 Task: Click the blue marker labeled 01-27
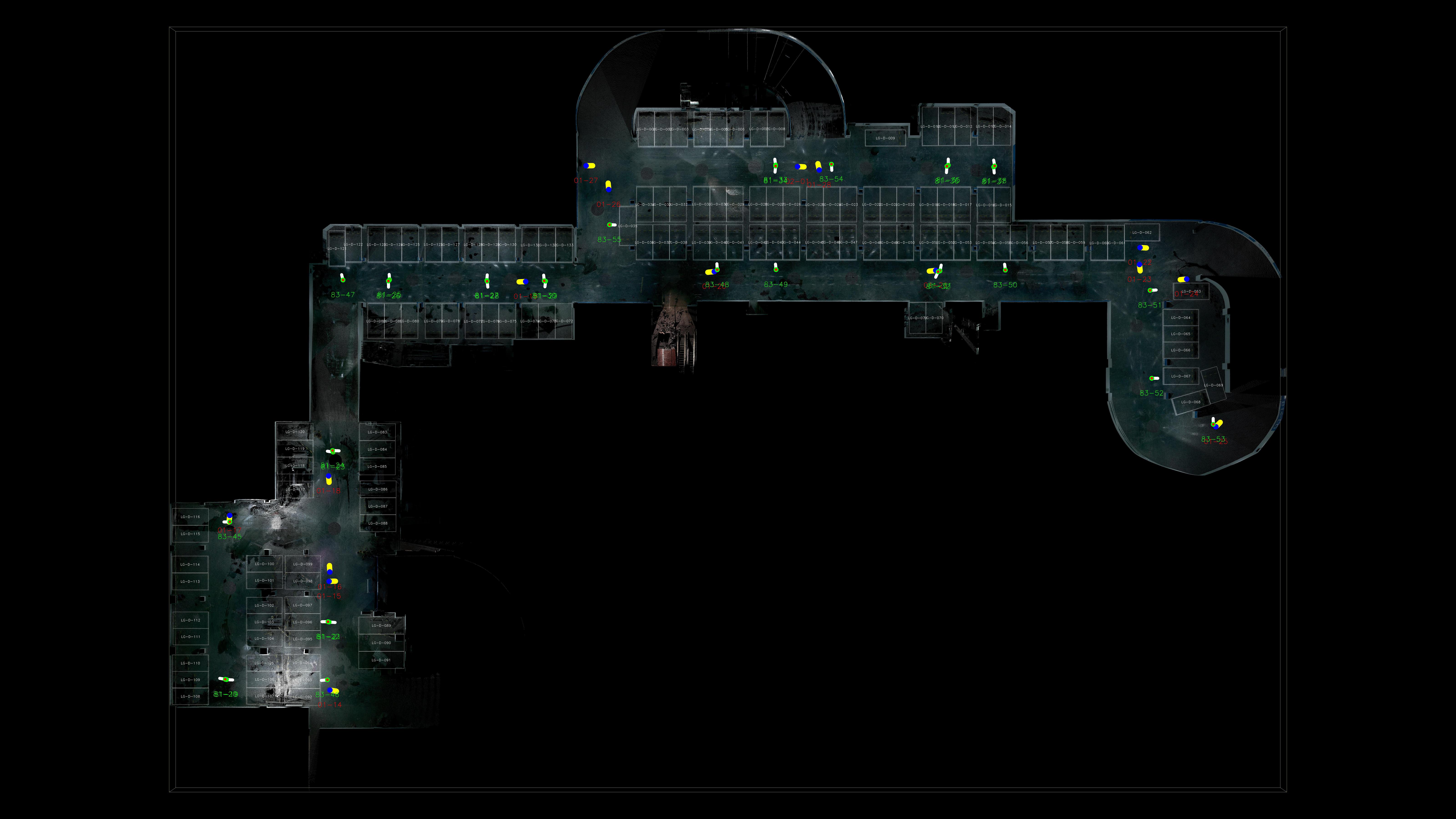[x=586, y=166]
